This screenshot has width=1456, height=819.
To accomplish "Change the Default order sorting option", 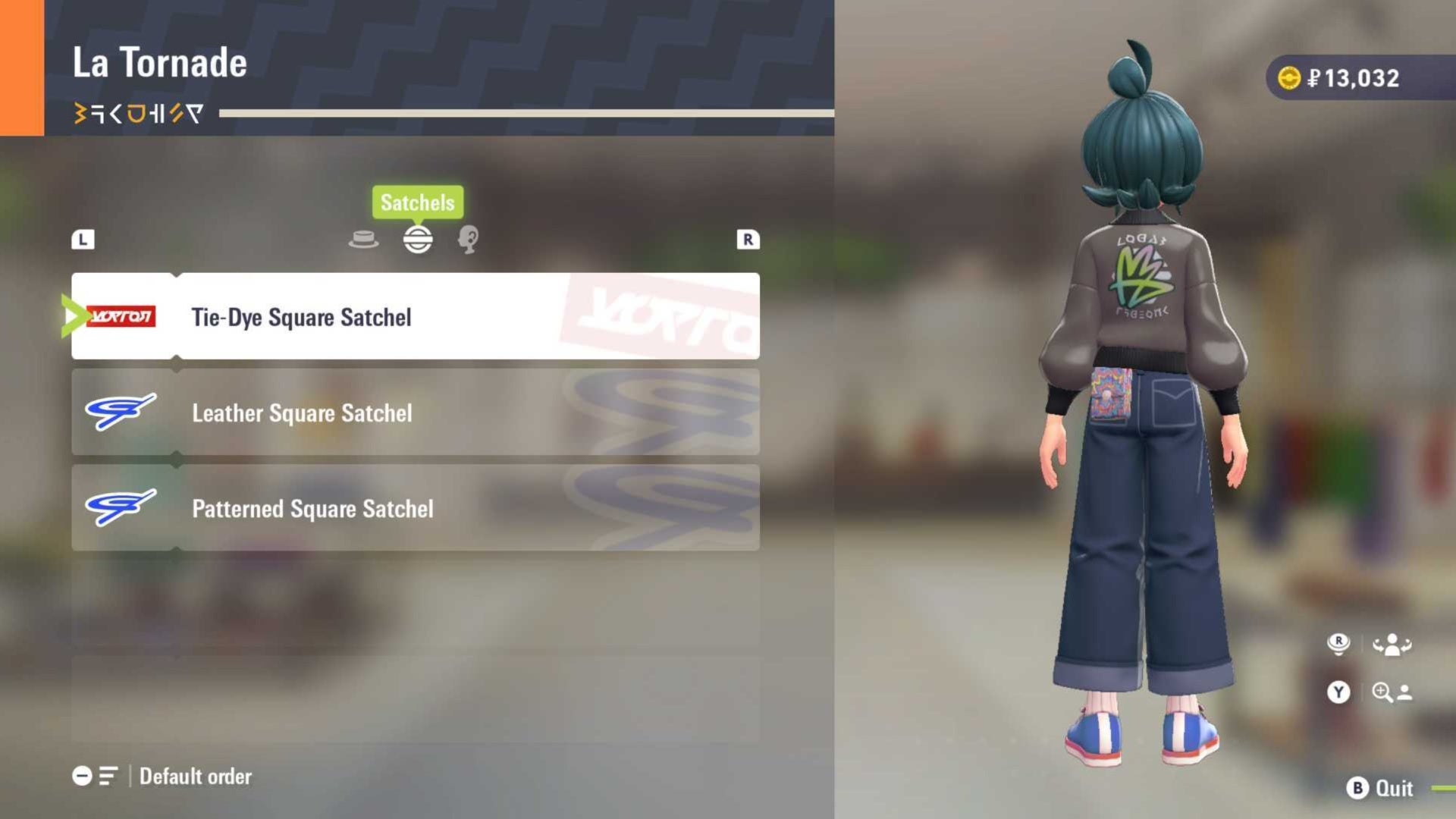I will [x=193, y=776].
